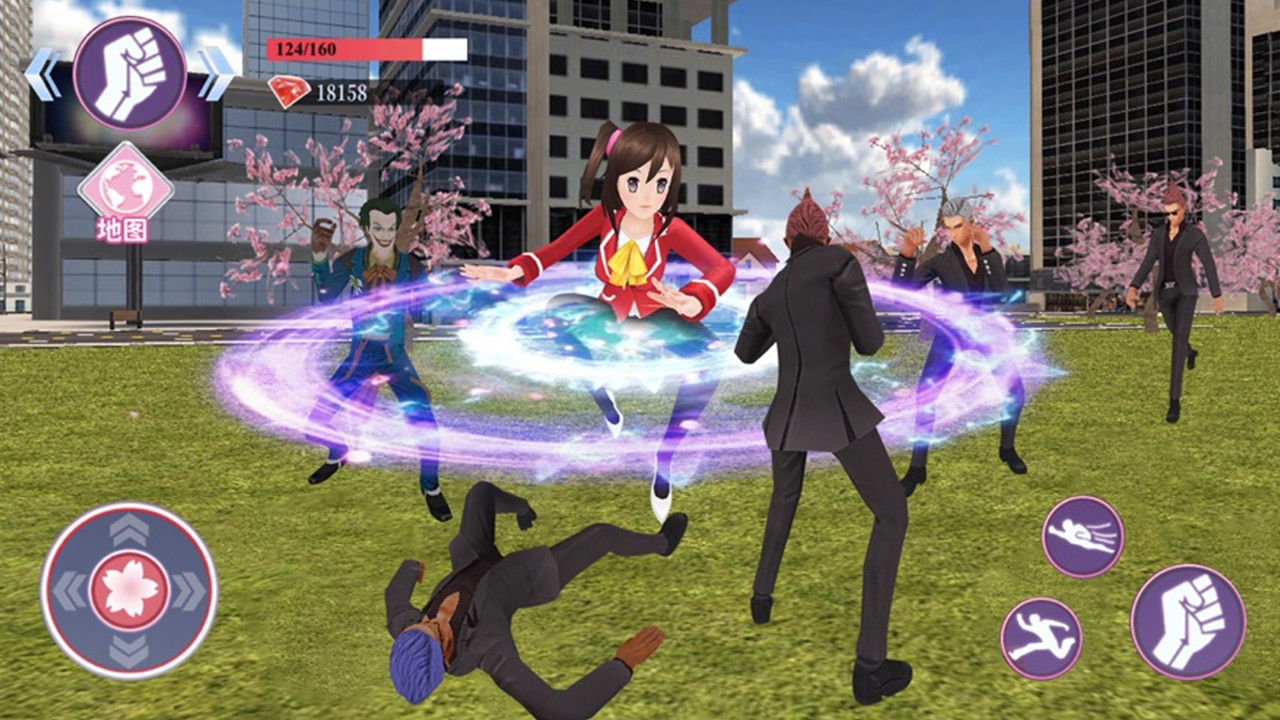Screen dimensions: 1280x720
Task: Switch to the next weapon with right arrows
Action: (216, 75)
